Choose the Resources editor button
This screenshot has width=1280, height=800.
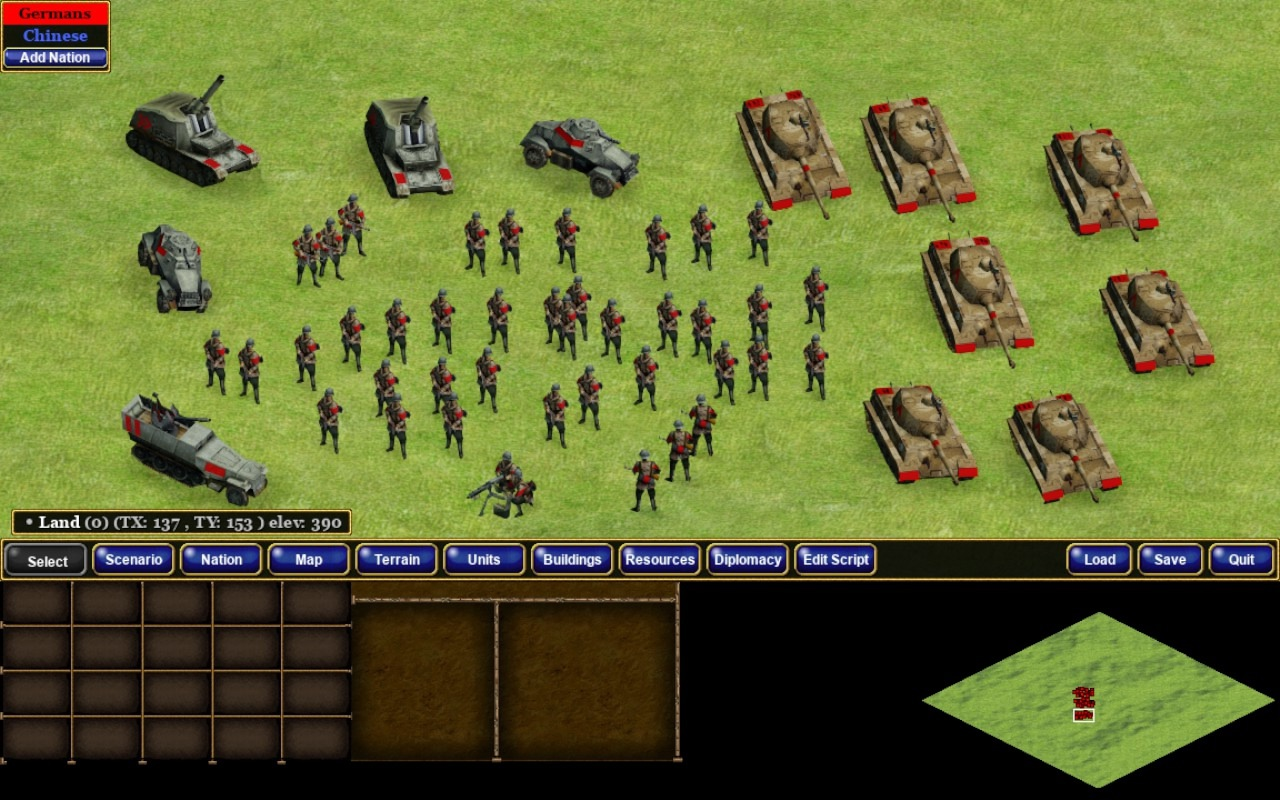pyautogui.click(x=660, y=559)
